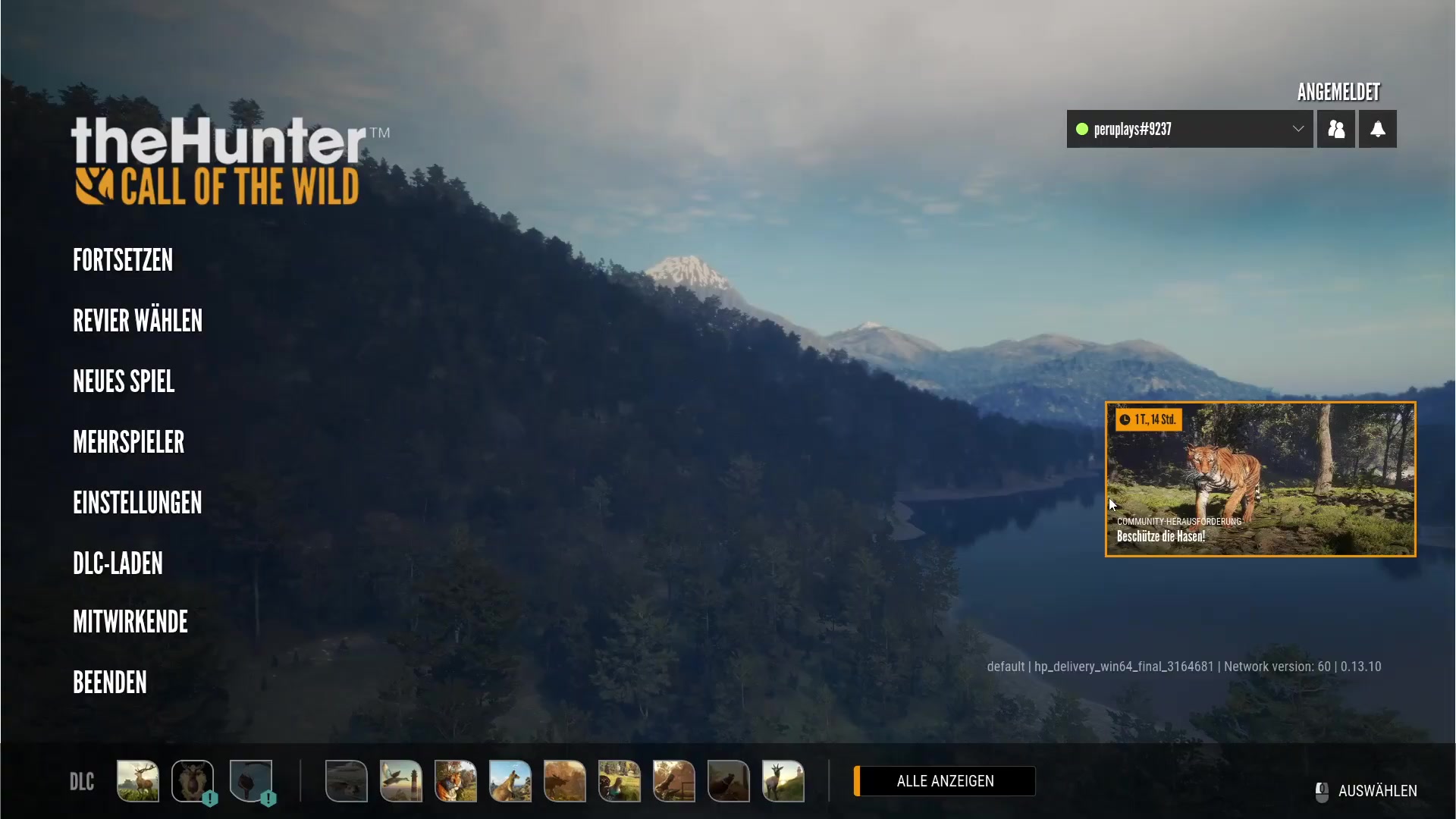The height and width of the screenshot is (819, 1456).
Task: Open the Revier Wählen reserve selection
Action: (137, 321)
